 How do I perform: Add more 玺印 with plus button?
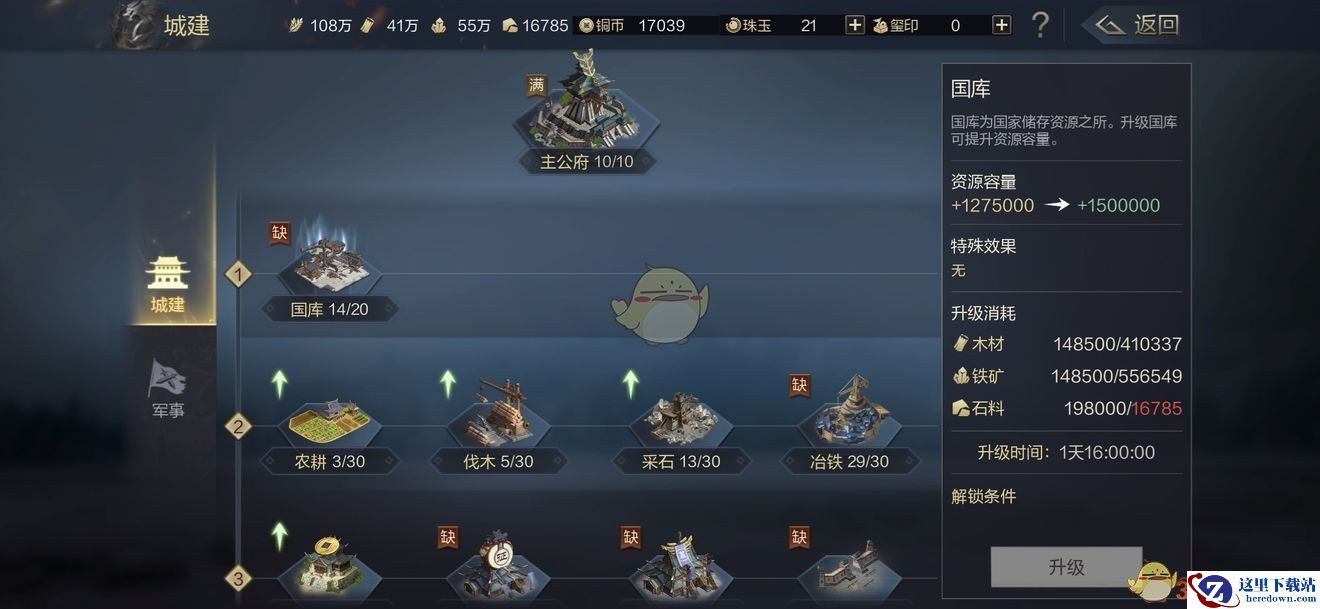[x=1001, y=25]
